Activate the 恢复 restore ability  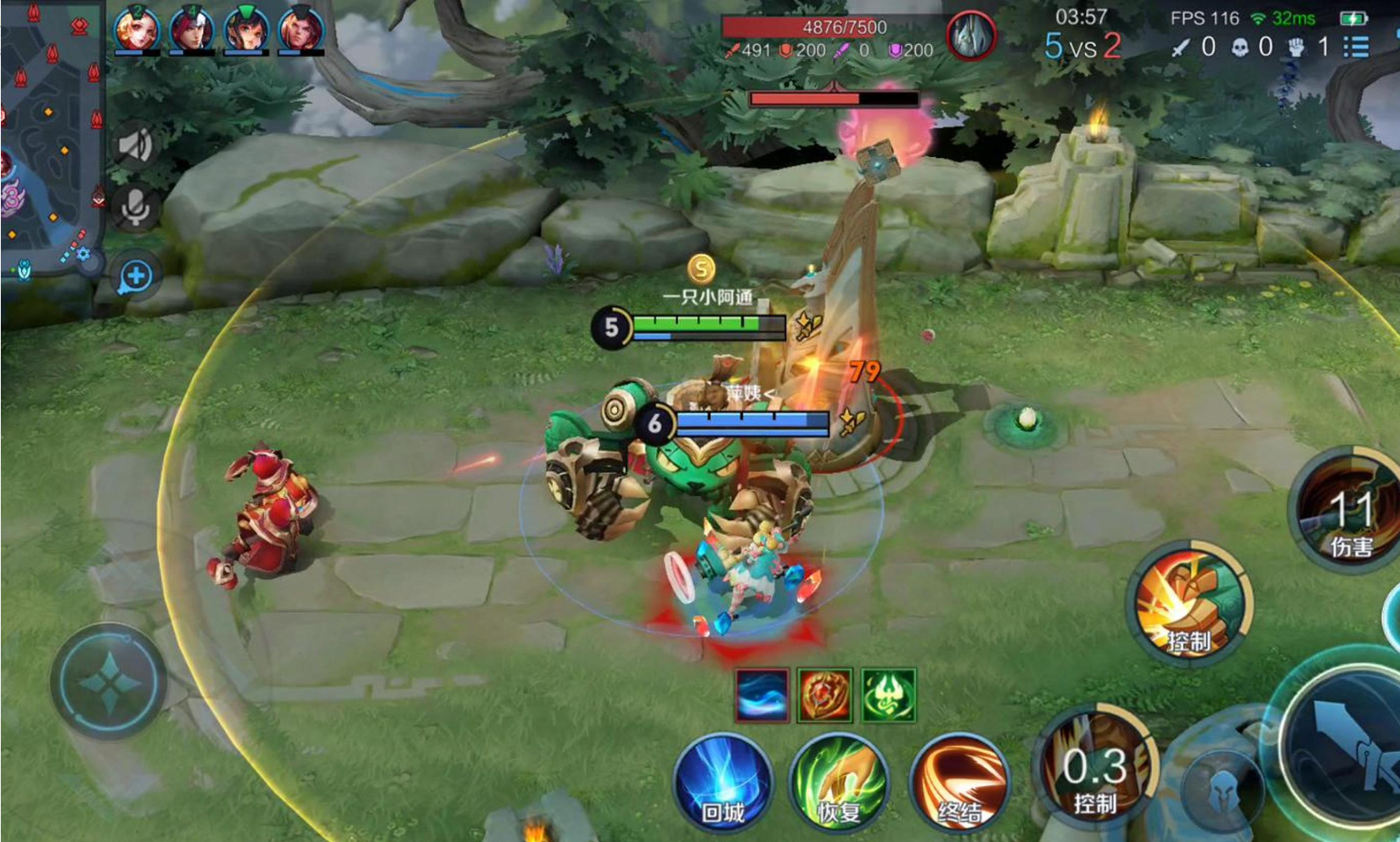click(x=839, y=783)
